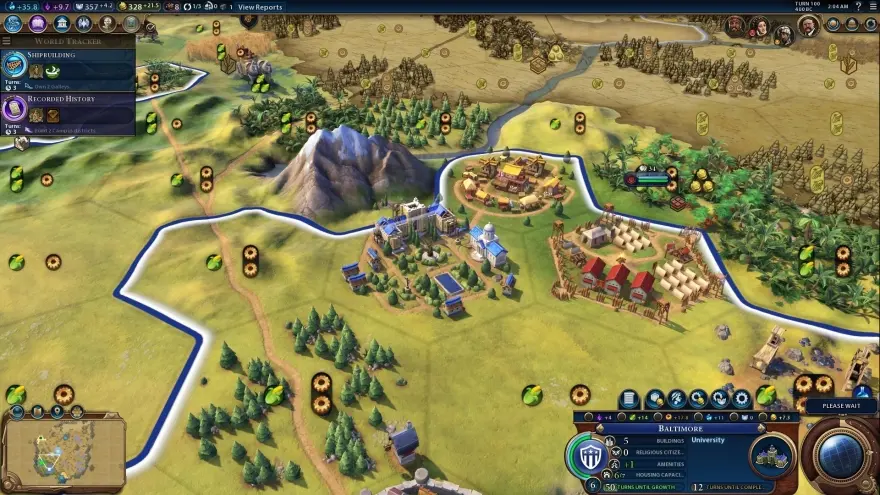Image resolution: width=880 pixels, height=495 pixels.
Task: Open the civics tree button
Action: tap(36, 23)
